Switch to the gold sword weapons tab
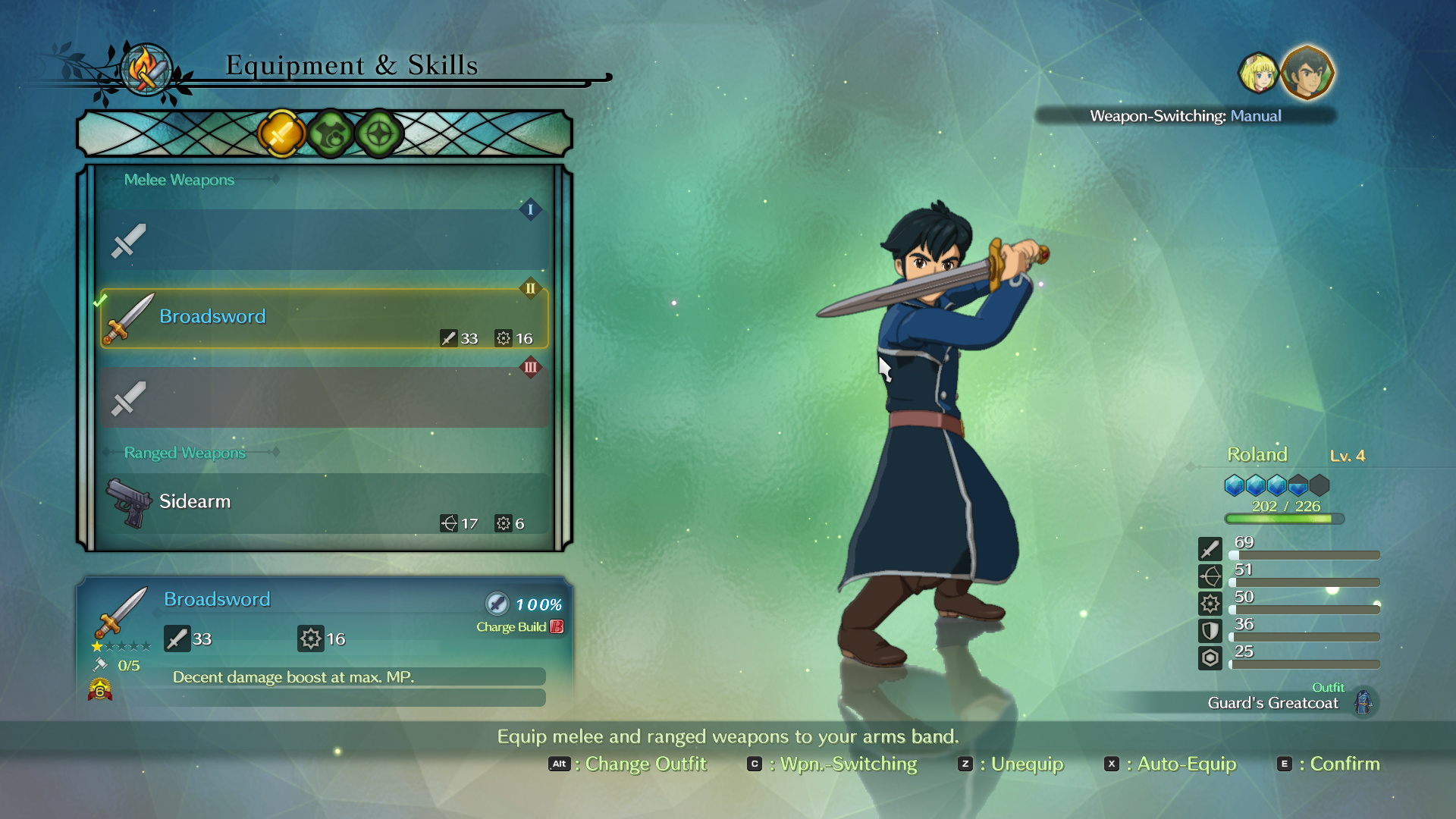This screenshot has height=819, width=1456. click(281, 134)
